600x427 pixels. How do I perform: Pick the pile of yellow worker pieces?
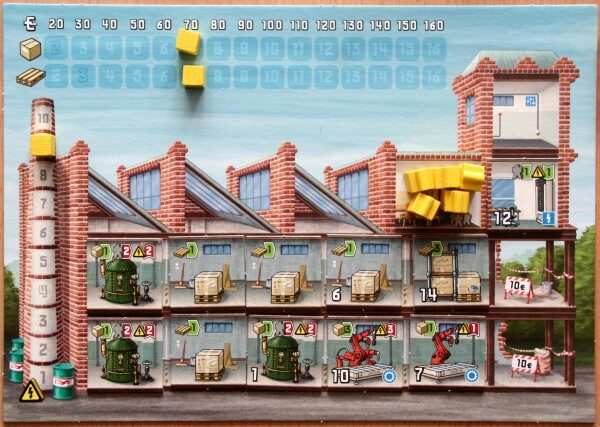[440, 190]
